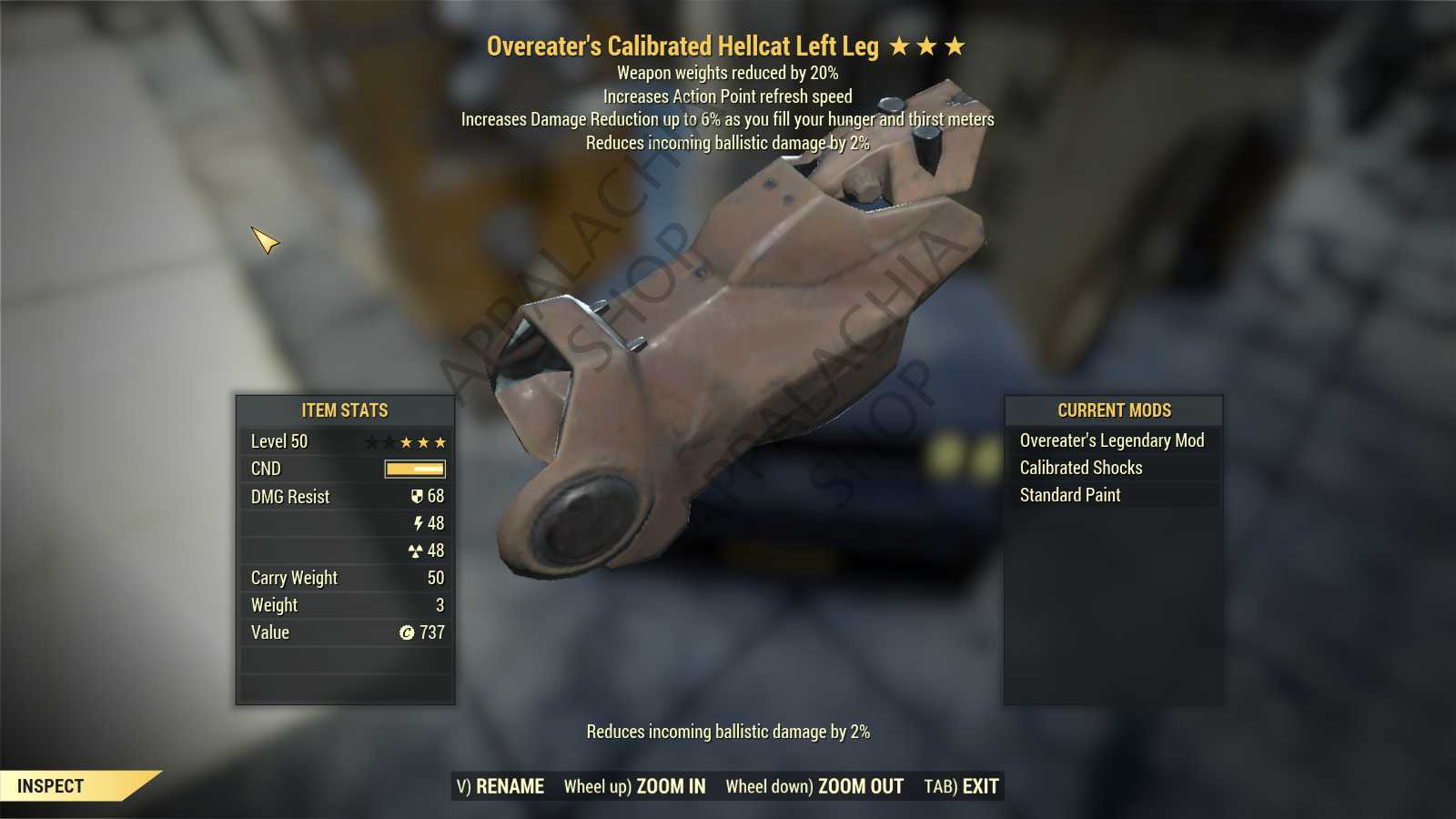Select the Standard Paint mod row
1456x819 pixels.
(x=1069, y=495)
